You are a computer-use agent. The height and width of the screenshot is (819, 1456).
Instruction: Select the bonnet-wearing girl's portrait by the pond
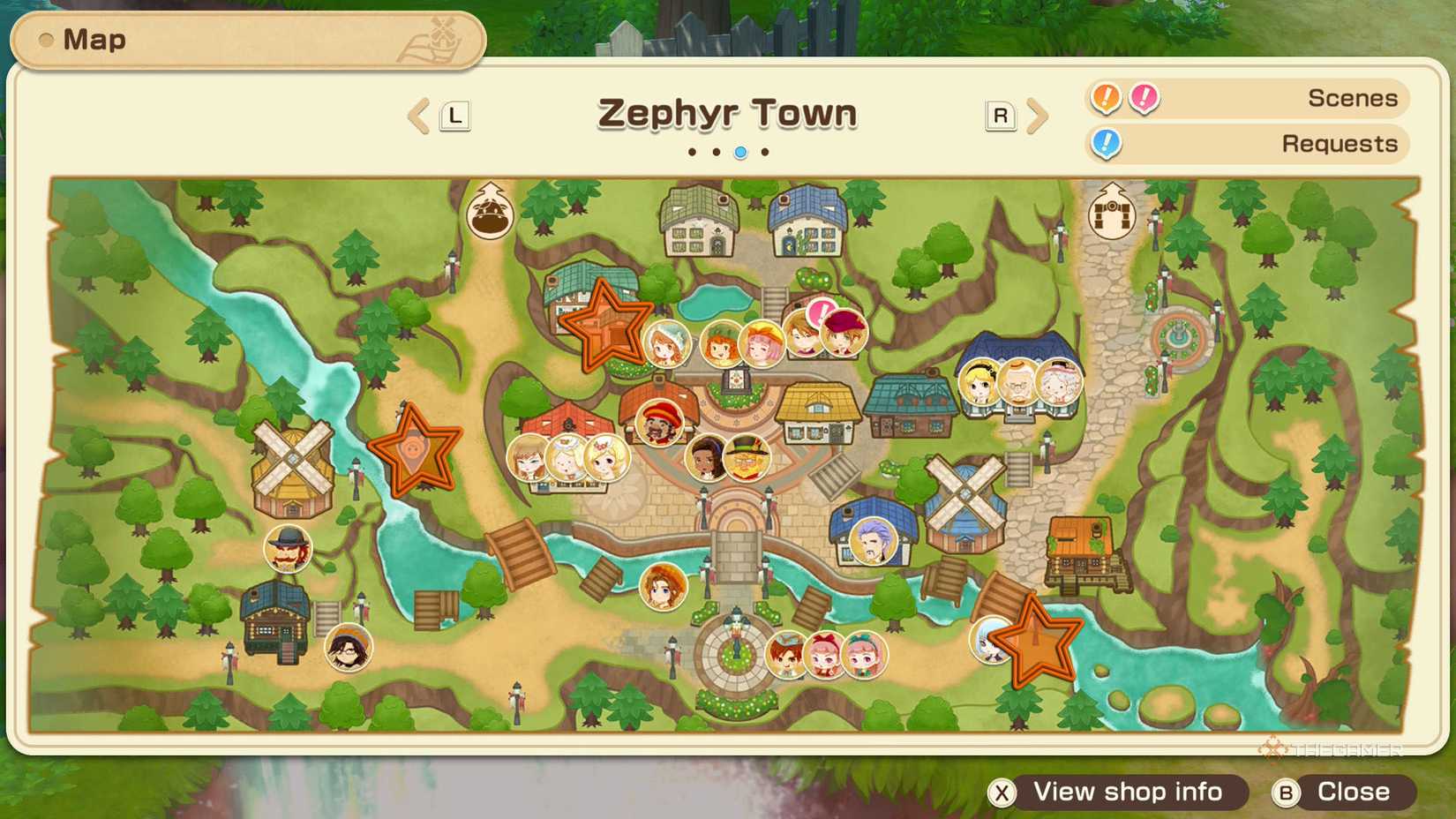[666, 343]
